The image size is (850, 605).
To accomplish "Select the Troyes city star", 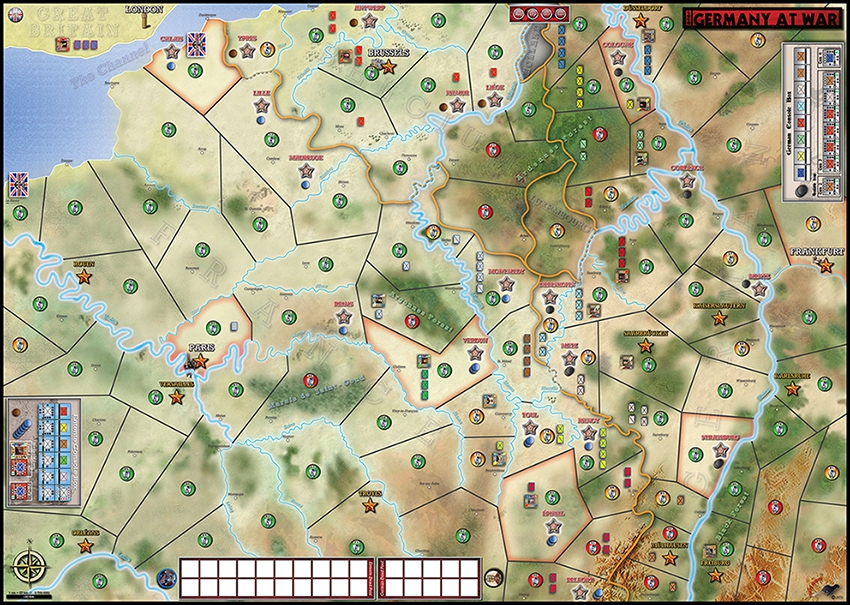I will (x=370, y=506).
